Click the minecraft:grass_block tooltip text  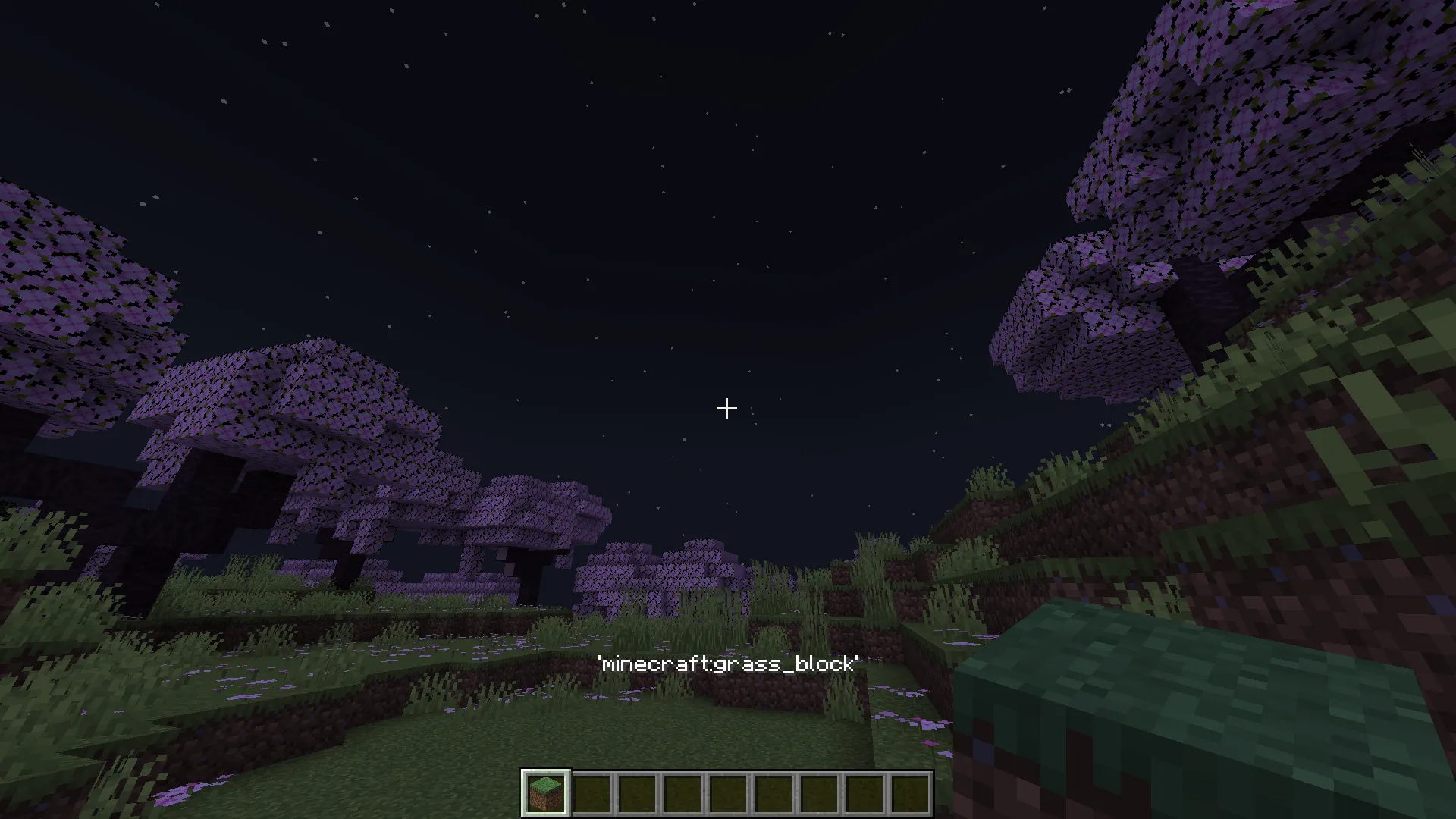point(728,664)
